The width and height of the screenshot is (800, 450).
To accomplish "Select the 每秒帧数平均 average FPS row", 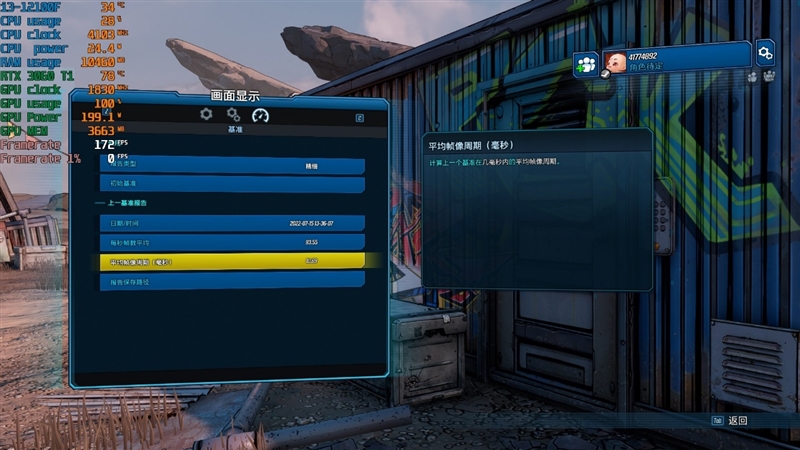I will (x=232, y=242).
